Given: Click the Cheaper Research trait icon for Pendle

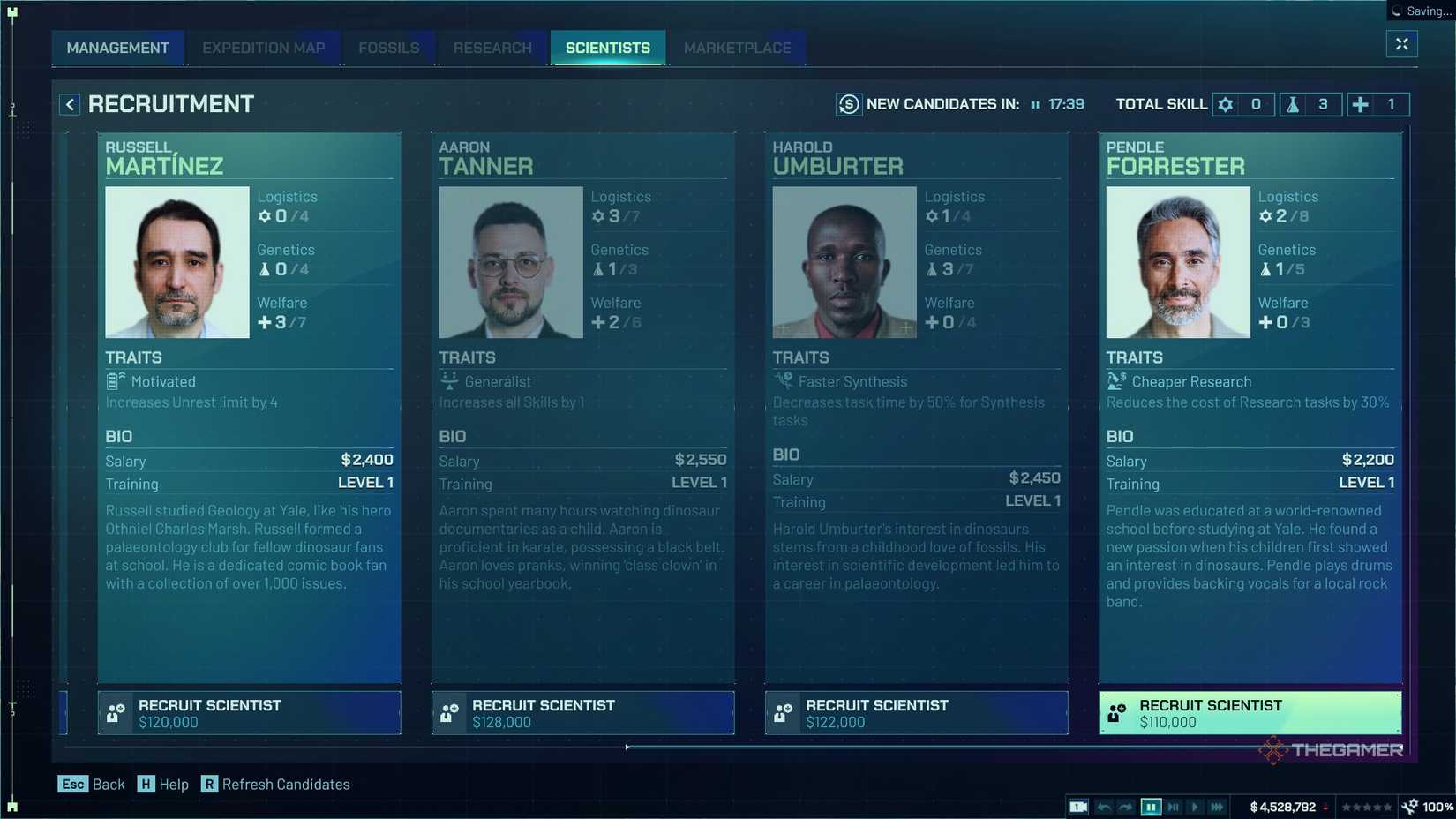Looking at the screenshot, I should click(1116, 381).
